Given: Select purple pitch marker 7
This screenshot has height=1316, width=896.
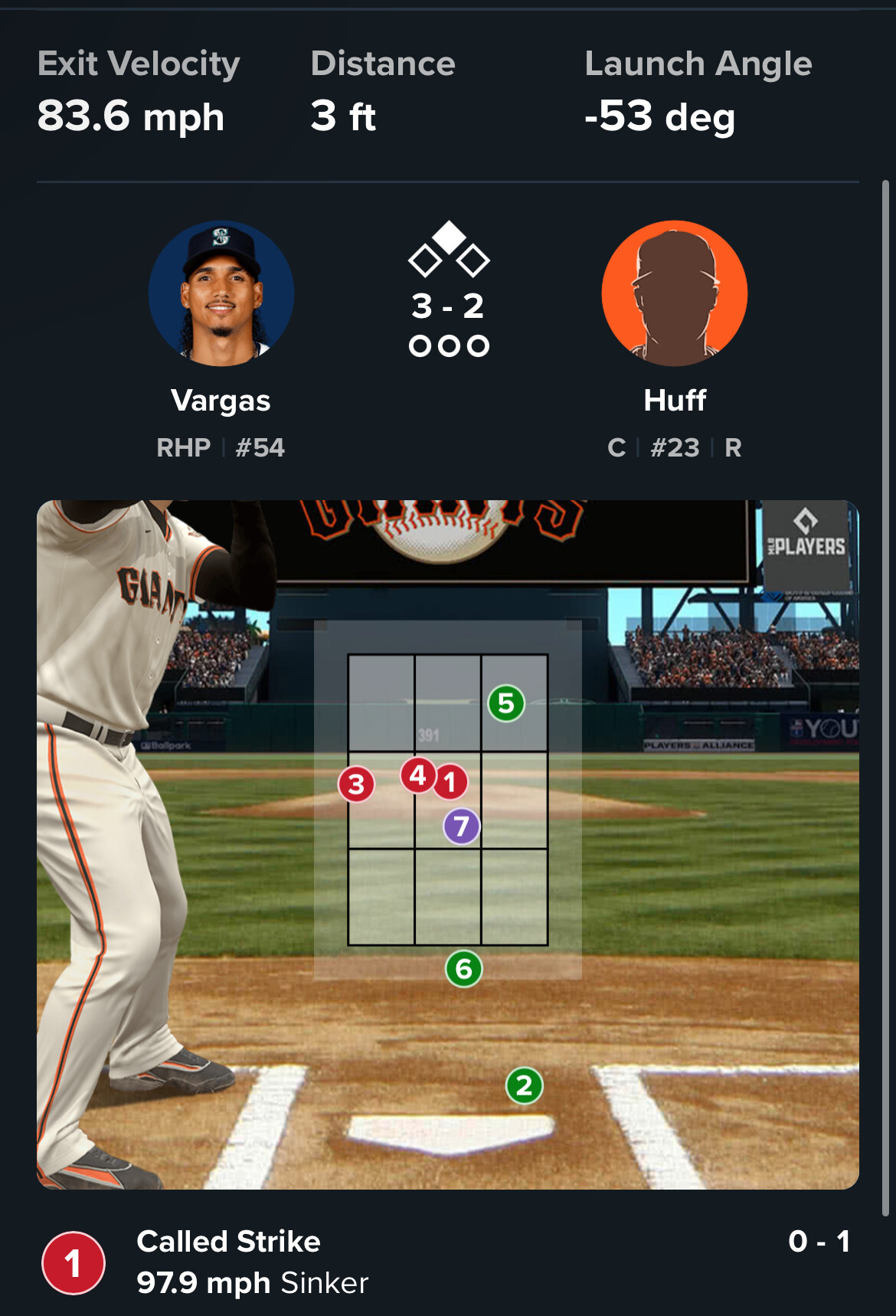Looking at the screenshot, I should point(461,827).
